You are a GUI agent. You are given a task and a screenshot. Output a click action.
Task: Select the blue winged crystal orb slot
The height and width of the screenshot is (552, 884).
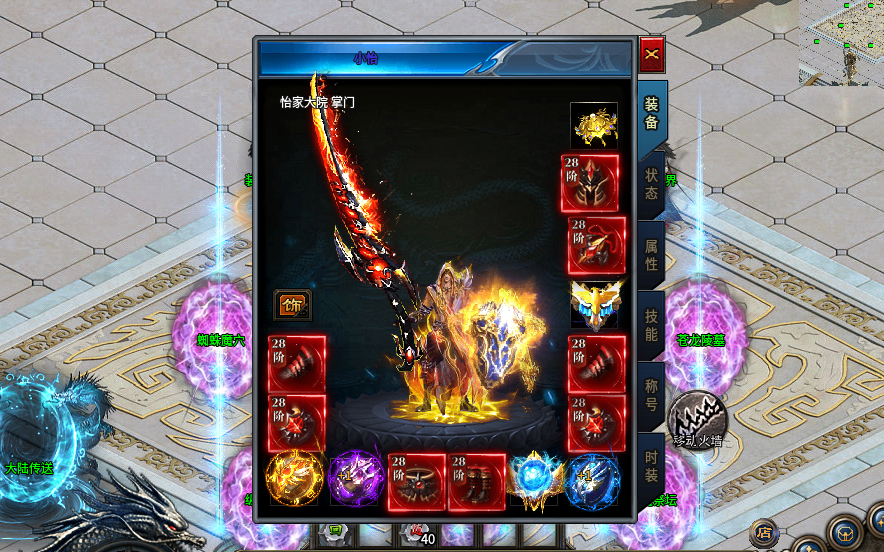click(535, 481)
